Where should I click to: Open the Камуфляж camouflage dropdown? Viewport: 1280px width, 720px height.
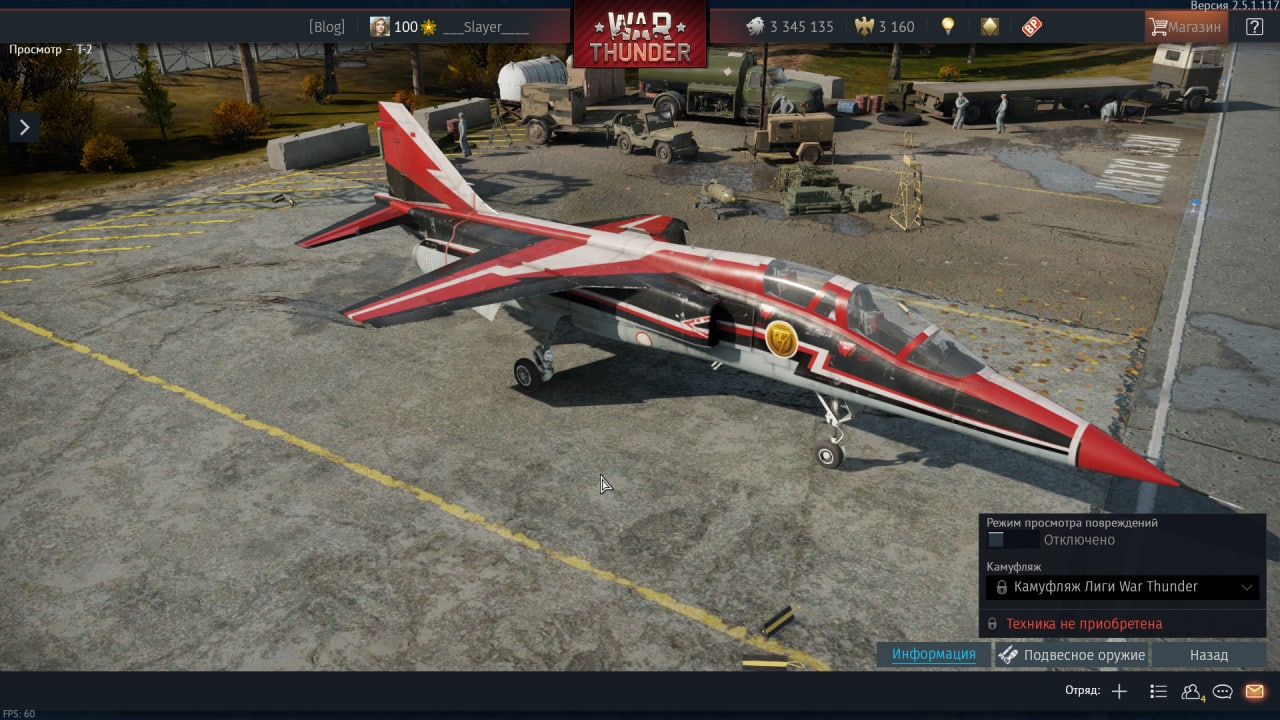click(1122, 587)
